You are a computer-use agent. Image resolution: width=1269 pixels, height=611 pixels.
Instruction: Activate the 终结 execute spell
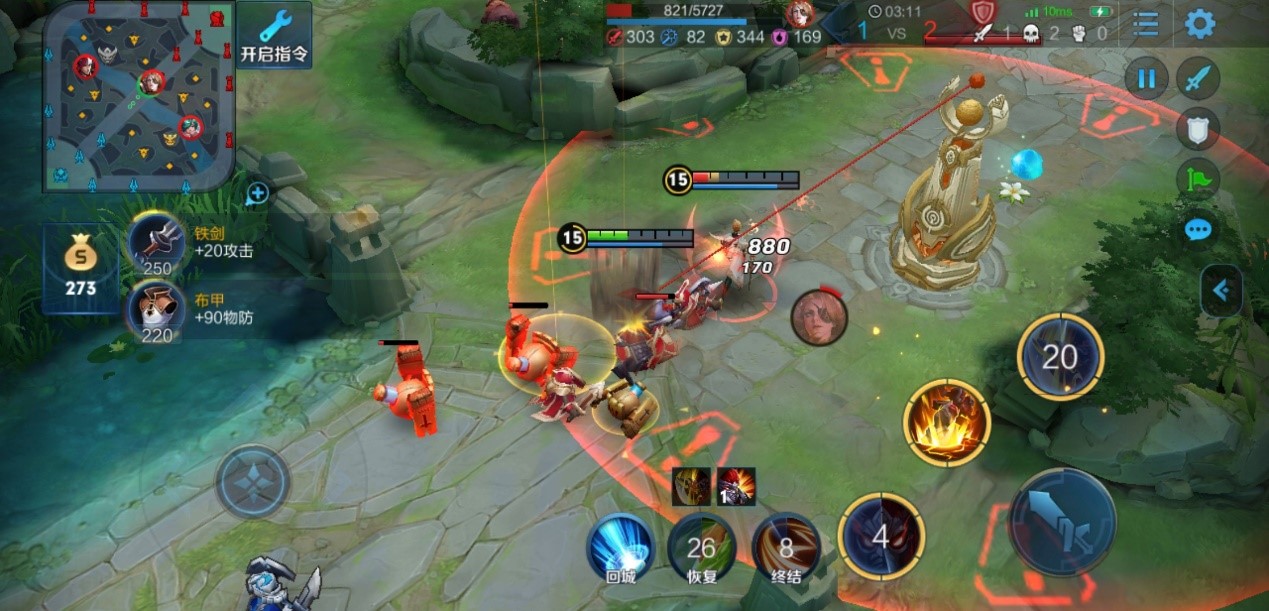[786, 546]
